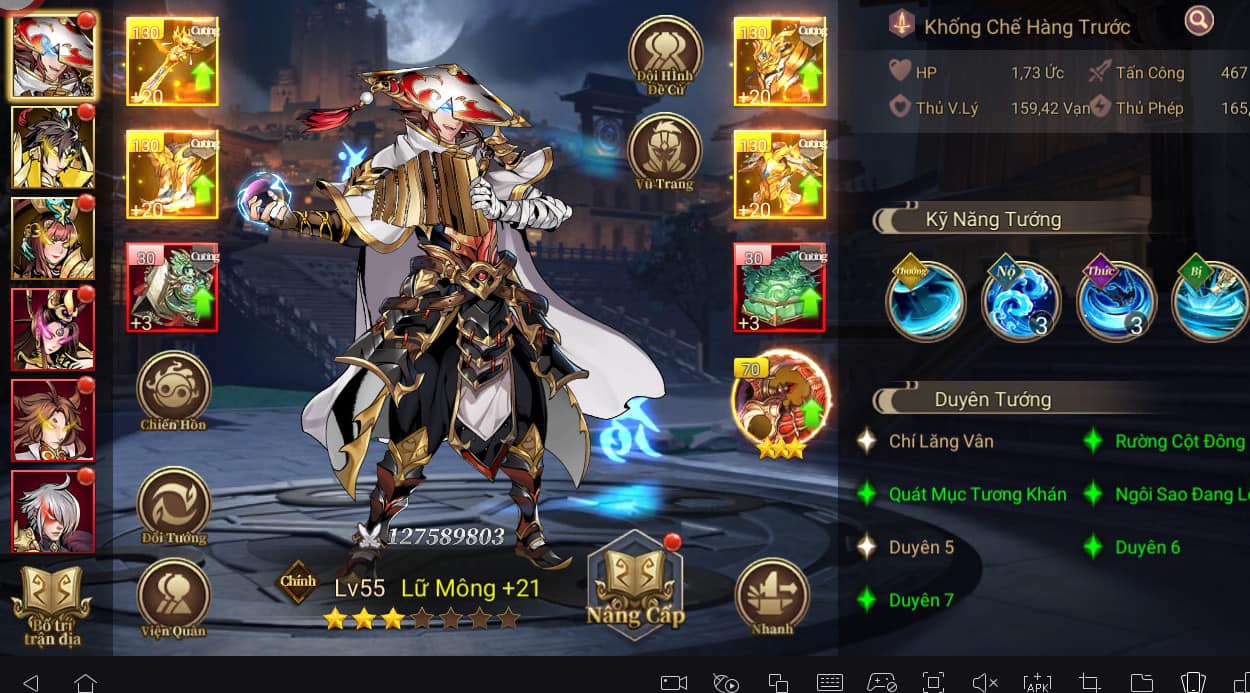Viewport: 1250px width, 693px height.
Task: Click the emulator back arrow button
Action: (30, 682)
